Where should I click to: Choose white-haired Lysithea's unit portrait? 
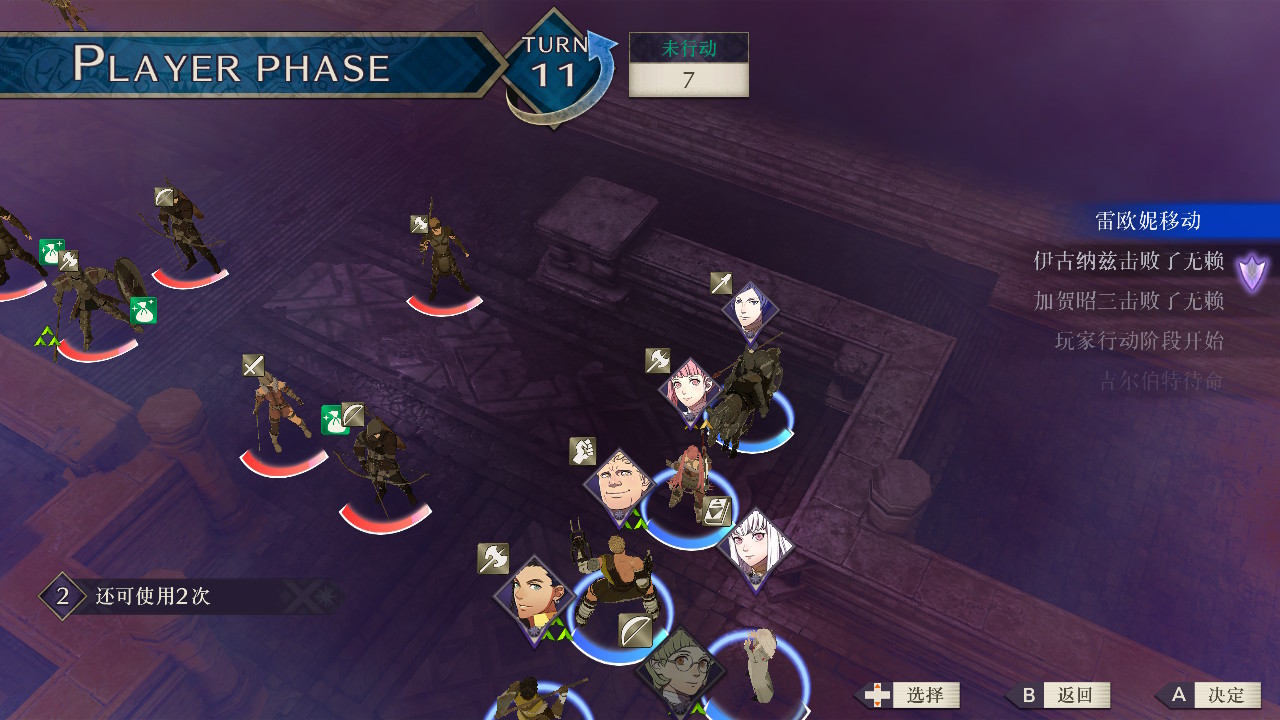pos(755,547)
